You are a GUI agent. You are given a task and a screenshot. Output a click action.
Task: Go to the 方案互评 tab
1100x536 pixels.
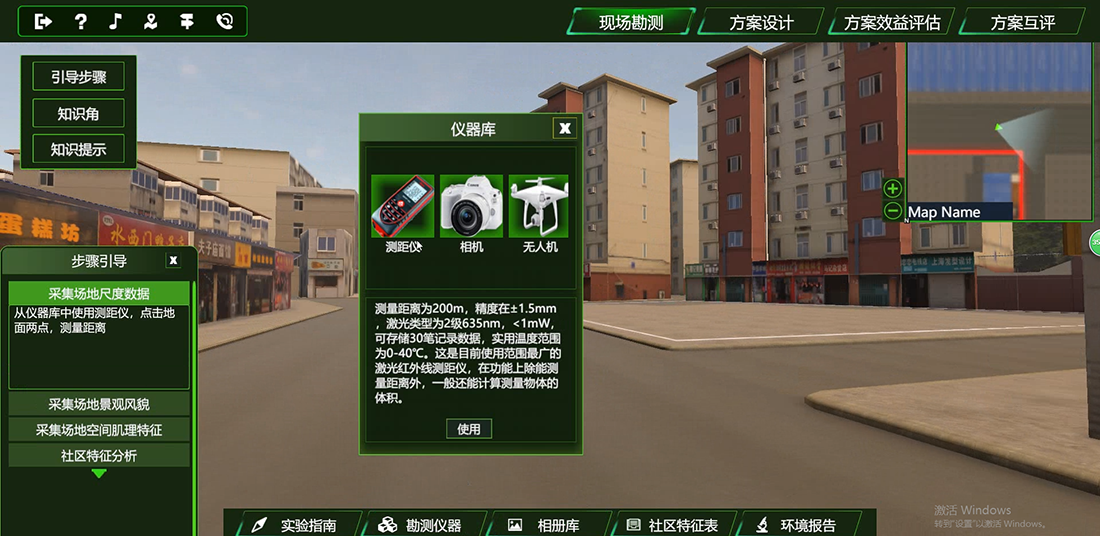coord(1022,23)
